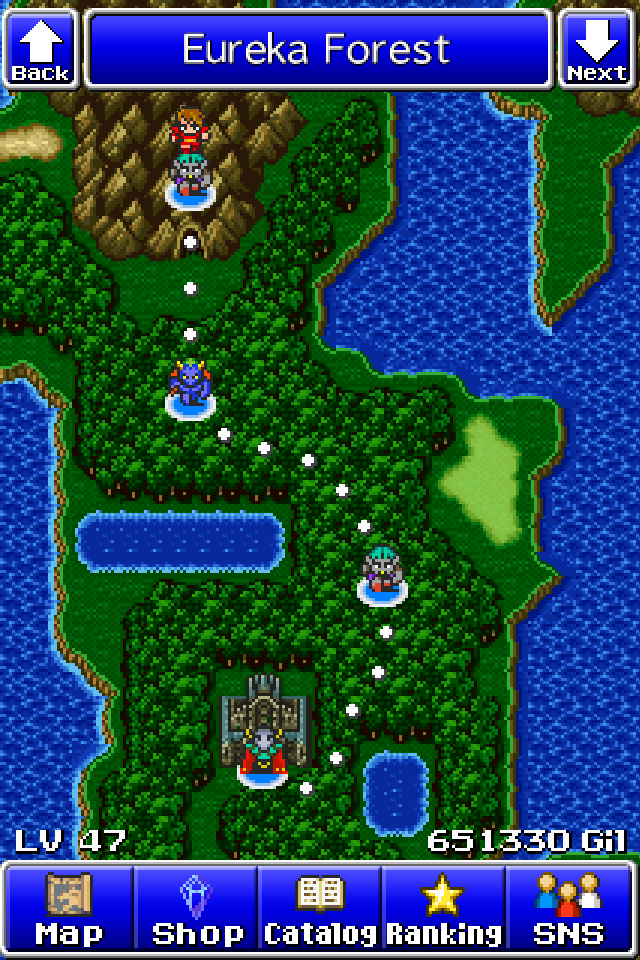View the Catalog
This screenshot has width=640, height=960.
(320, 908)
